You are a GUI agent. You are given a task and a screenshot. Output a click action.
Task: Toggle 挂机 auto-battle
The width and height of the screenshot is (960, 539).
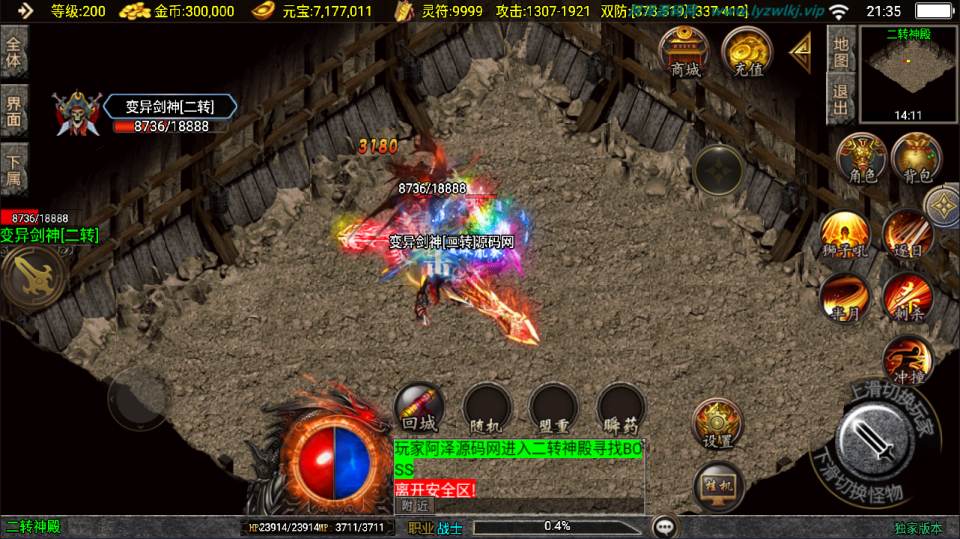(717, 486)
